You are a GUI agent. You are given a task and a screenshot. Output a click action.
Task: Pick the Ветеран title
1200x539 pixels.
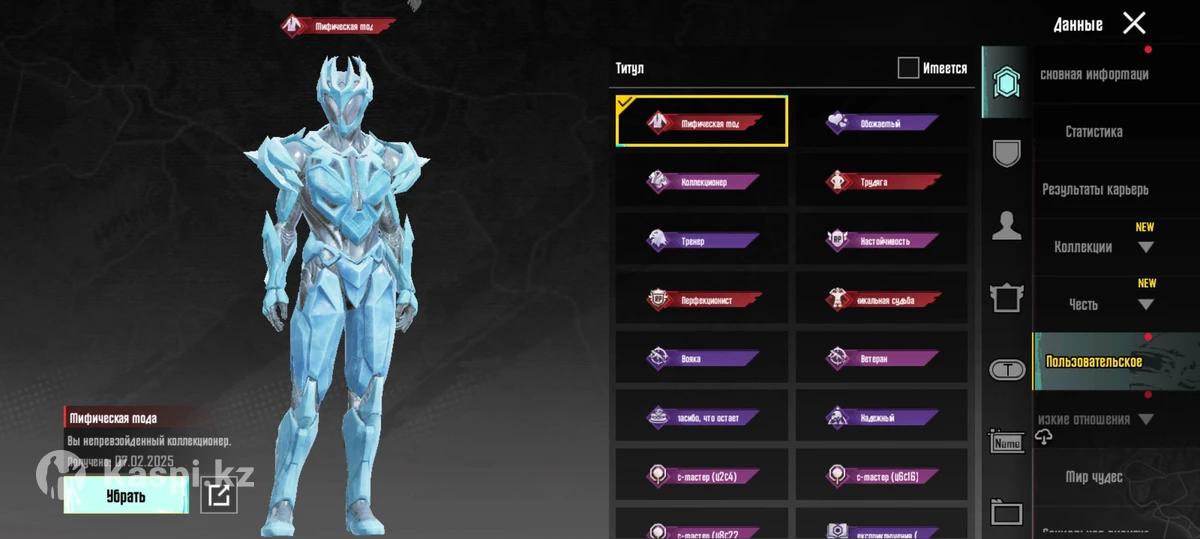pyautogui.click(x=882, y=358)
